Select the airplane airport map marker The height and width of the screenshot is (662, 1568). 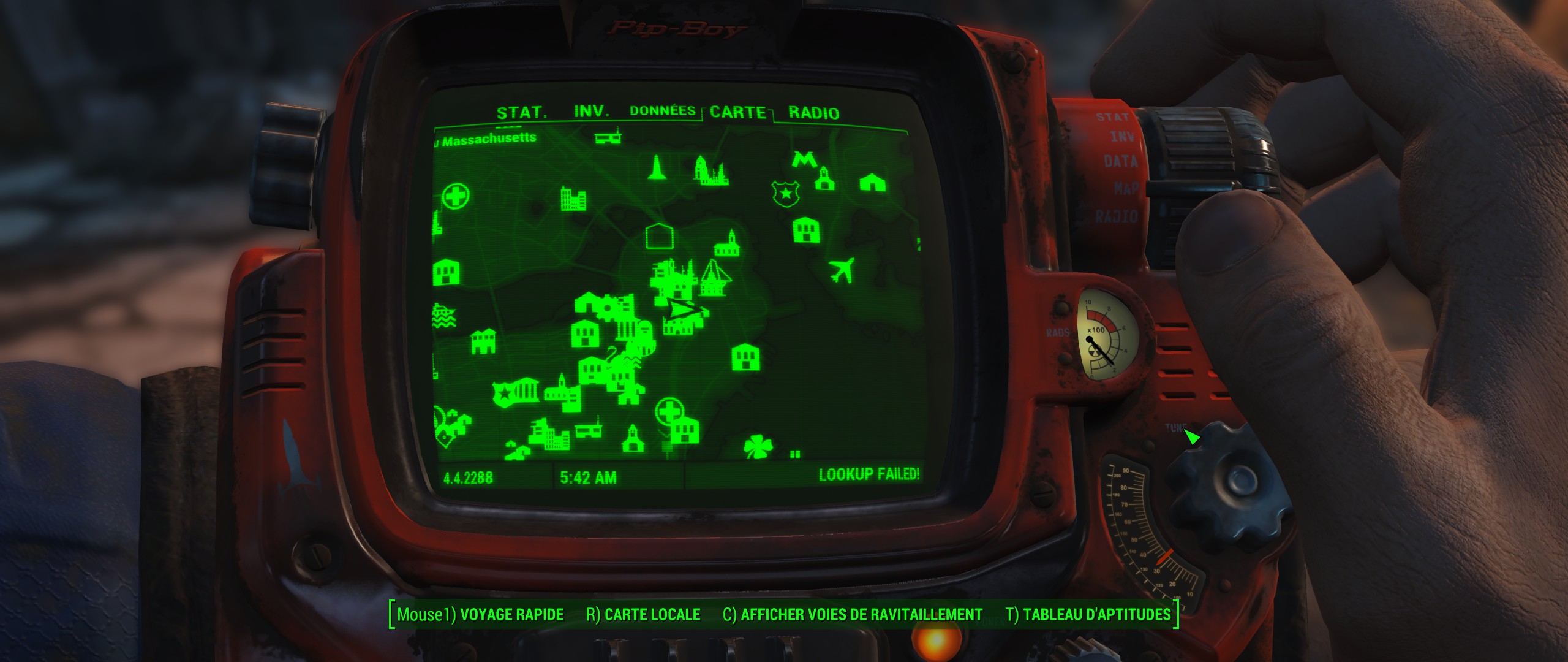[x=843, y=270]
